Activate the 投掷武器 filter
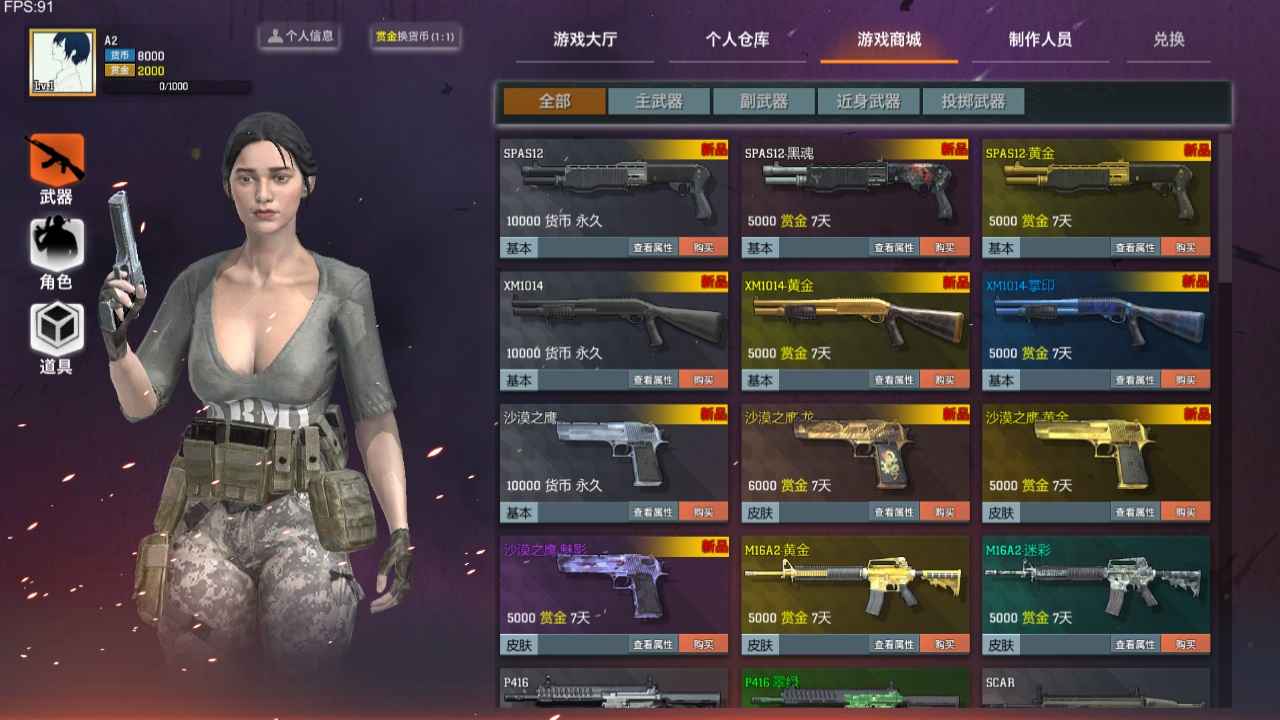This screenshot has height=720, width=1280. [972, 100]
